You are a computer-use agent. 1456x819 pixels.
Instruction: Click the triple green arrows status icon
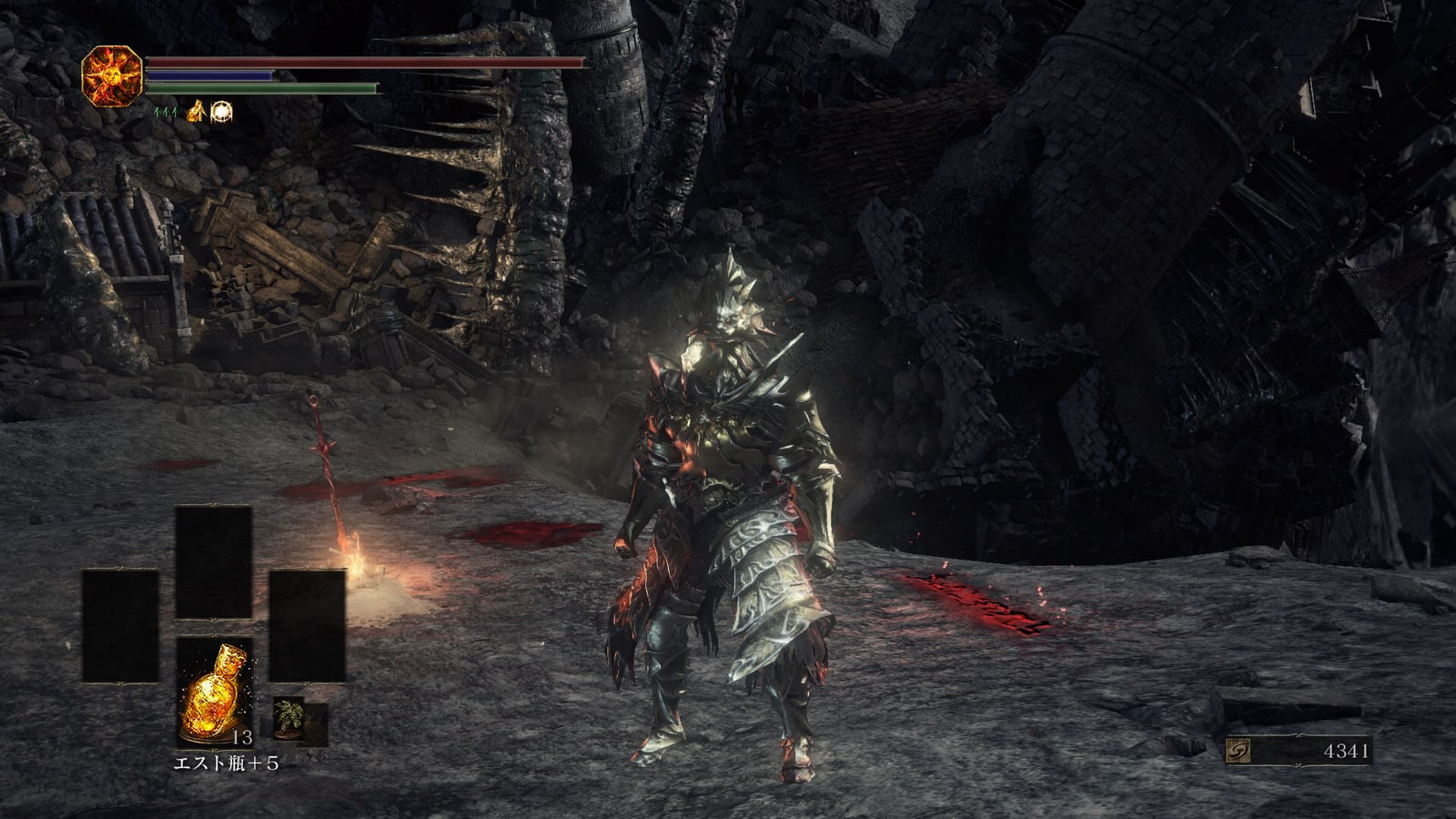point(165,112)
